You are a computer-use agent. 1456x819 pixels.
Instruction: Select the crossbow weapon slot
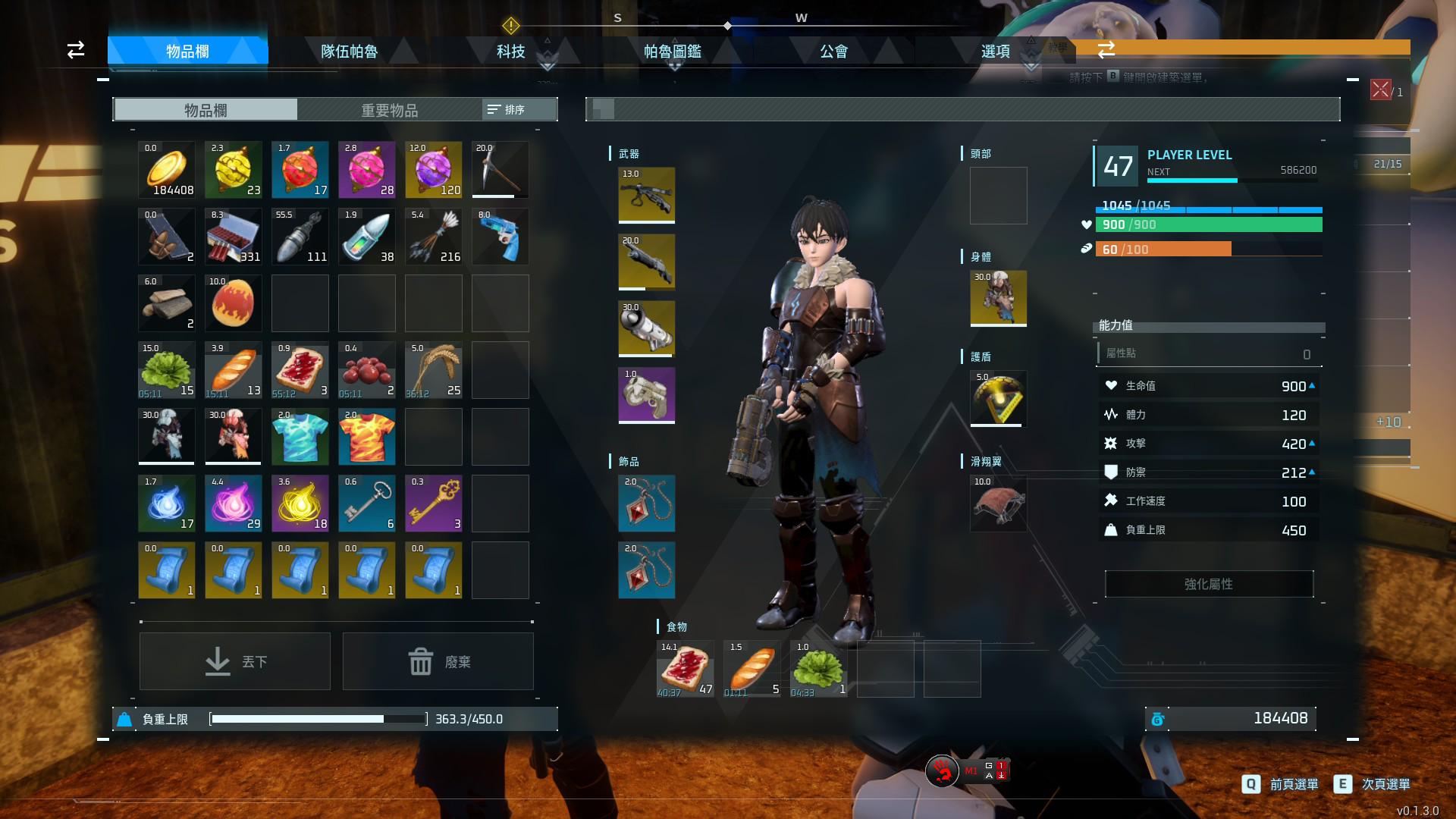[647, 196]
